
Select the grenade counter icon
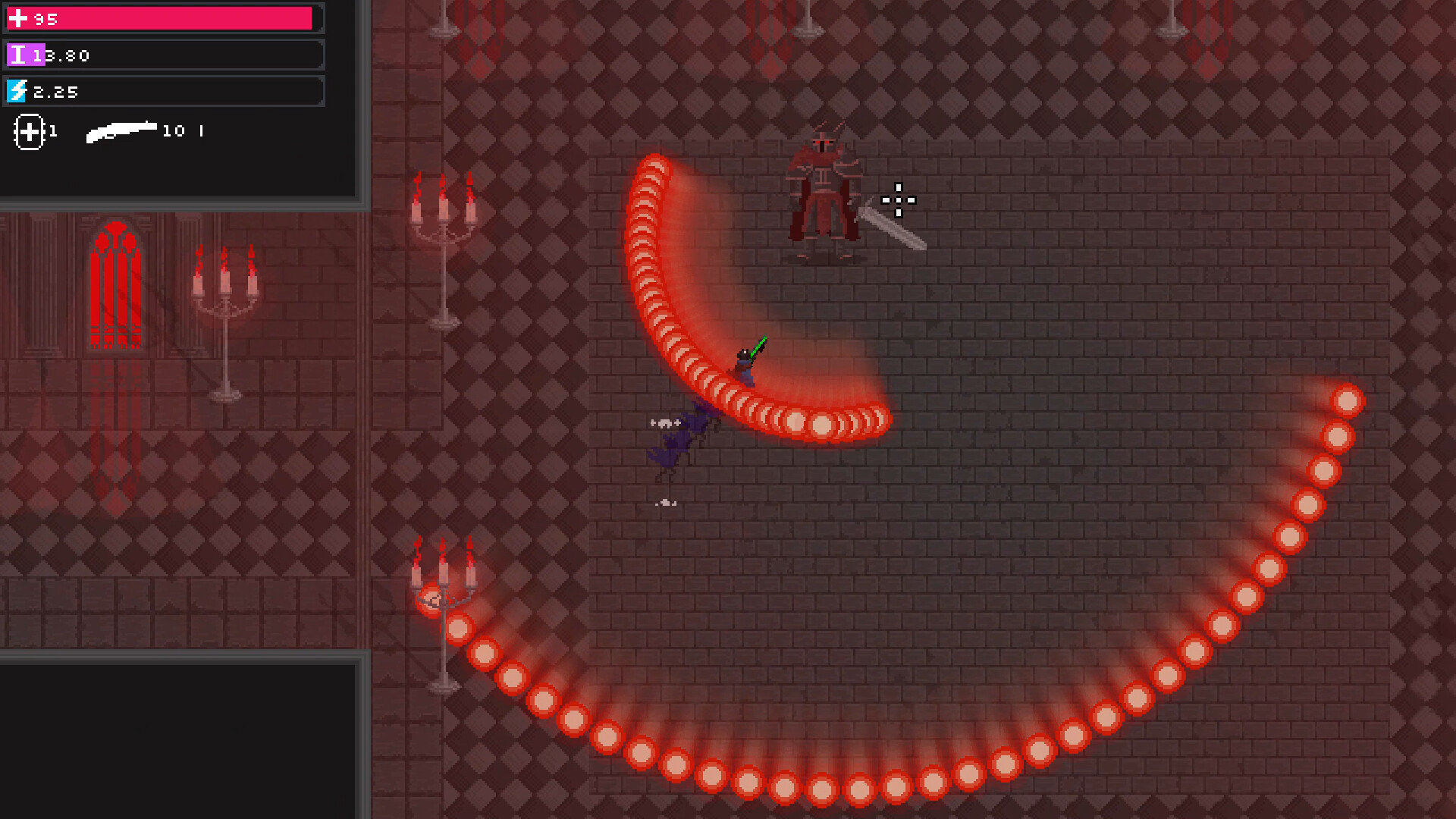(30, 132)
